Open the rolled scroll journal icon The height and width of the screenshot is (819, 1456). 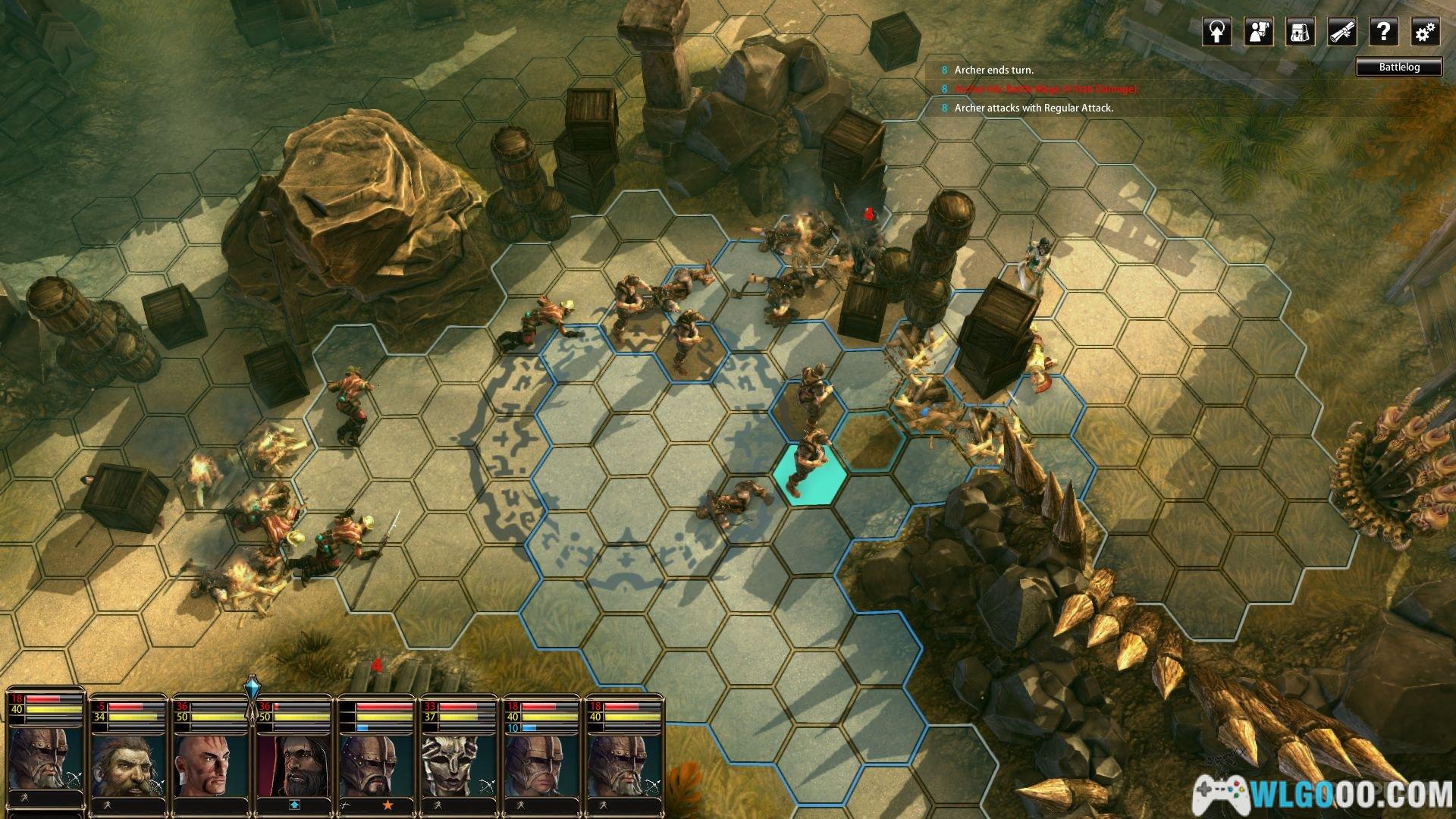point(1342,32)
